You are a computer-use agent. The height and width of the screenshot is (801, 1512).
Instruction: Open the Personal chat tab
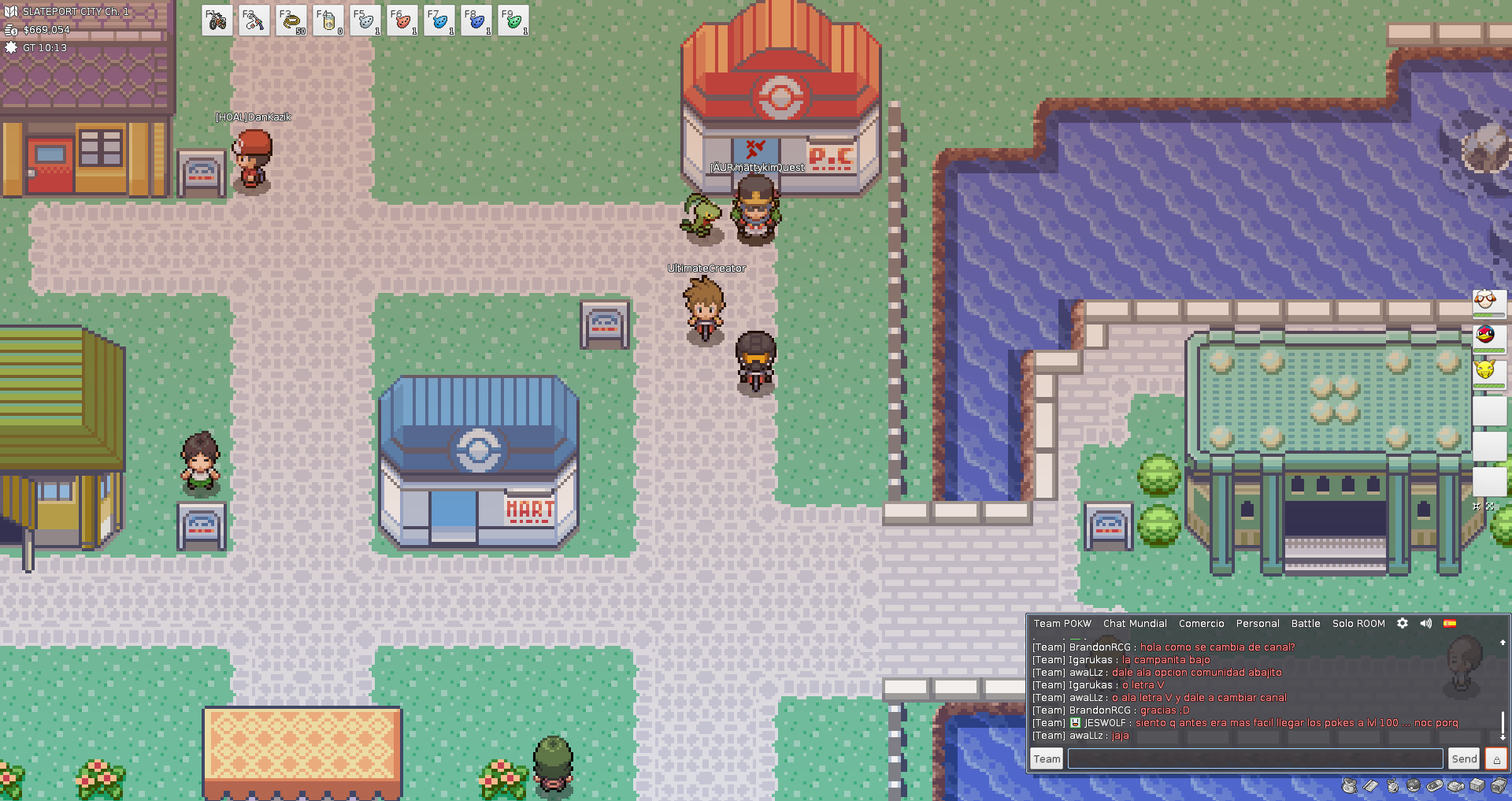1257,623
